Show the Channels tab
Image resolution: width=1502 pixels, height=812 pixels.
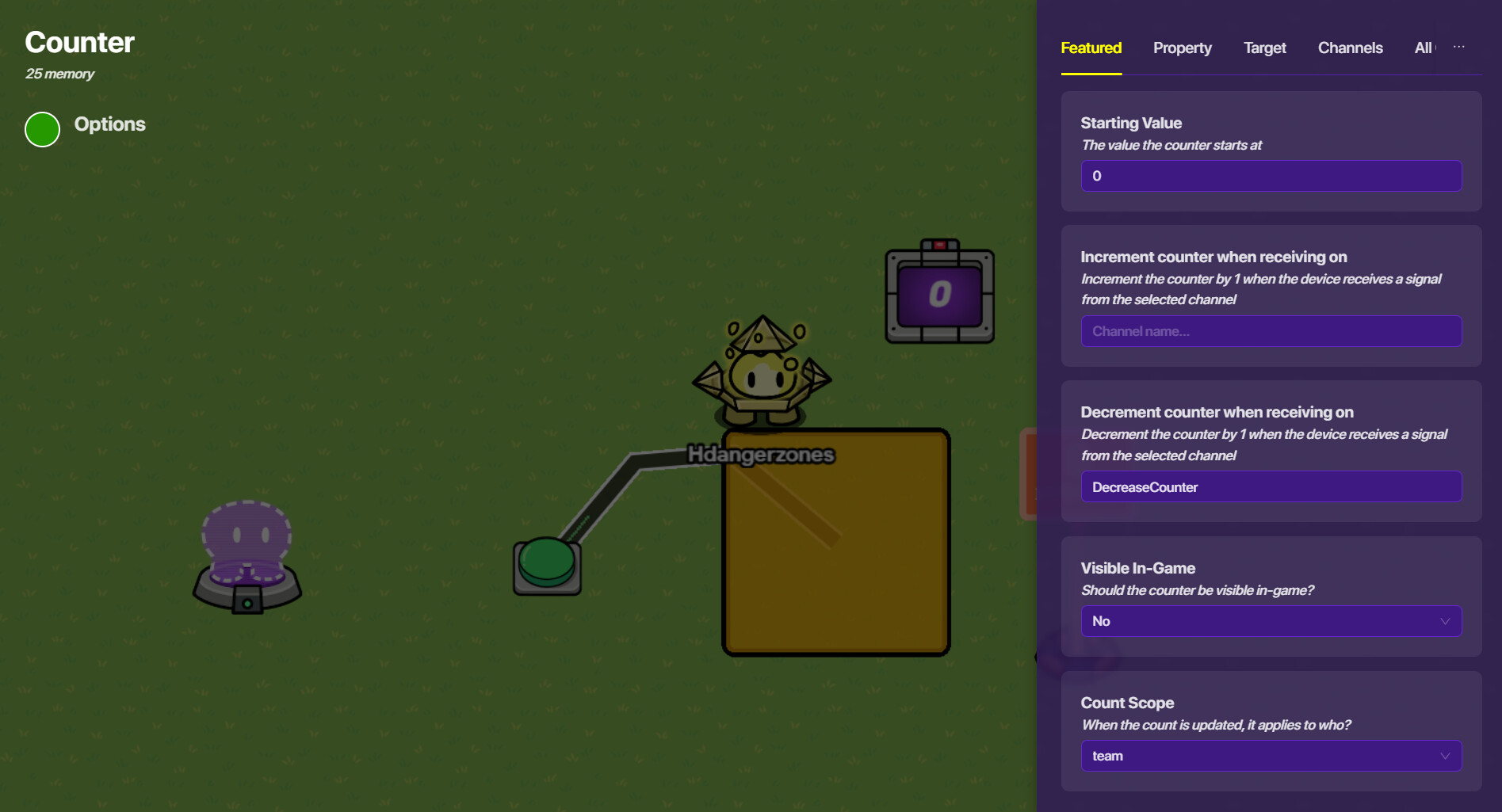click(x=1350, y=48)
